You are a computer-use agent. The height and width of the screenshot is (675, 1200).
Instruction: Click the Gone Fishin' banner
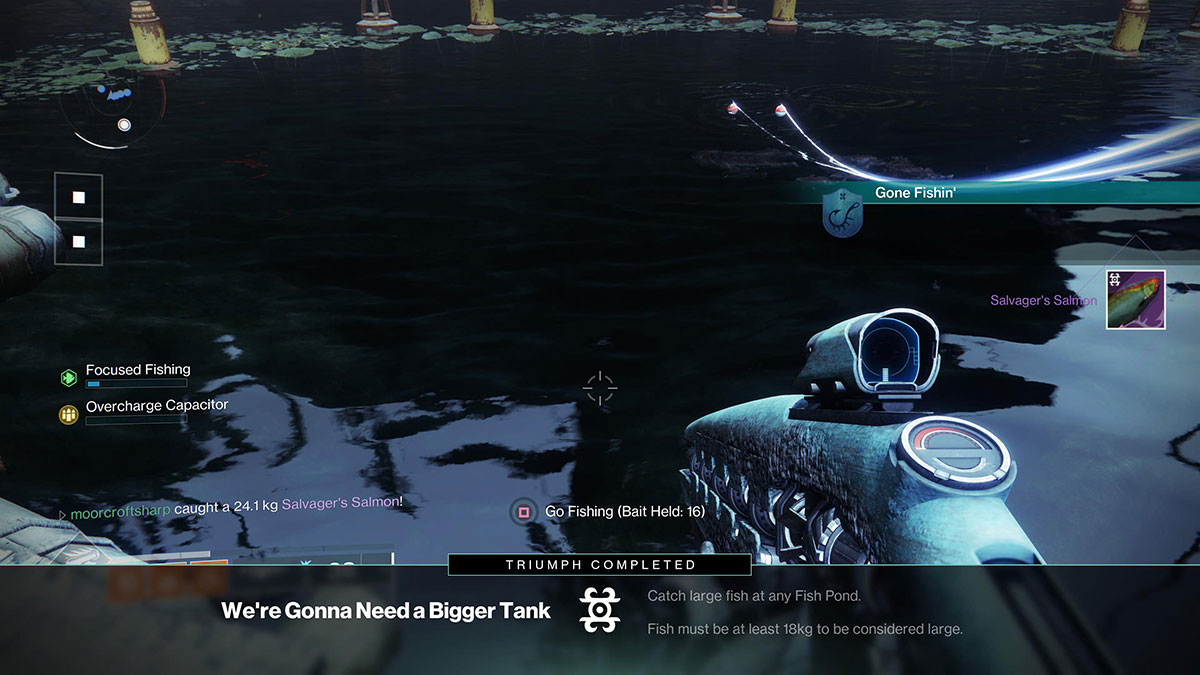(915, 193)
